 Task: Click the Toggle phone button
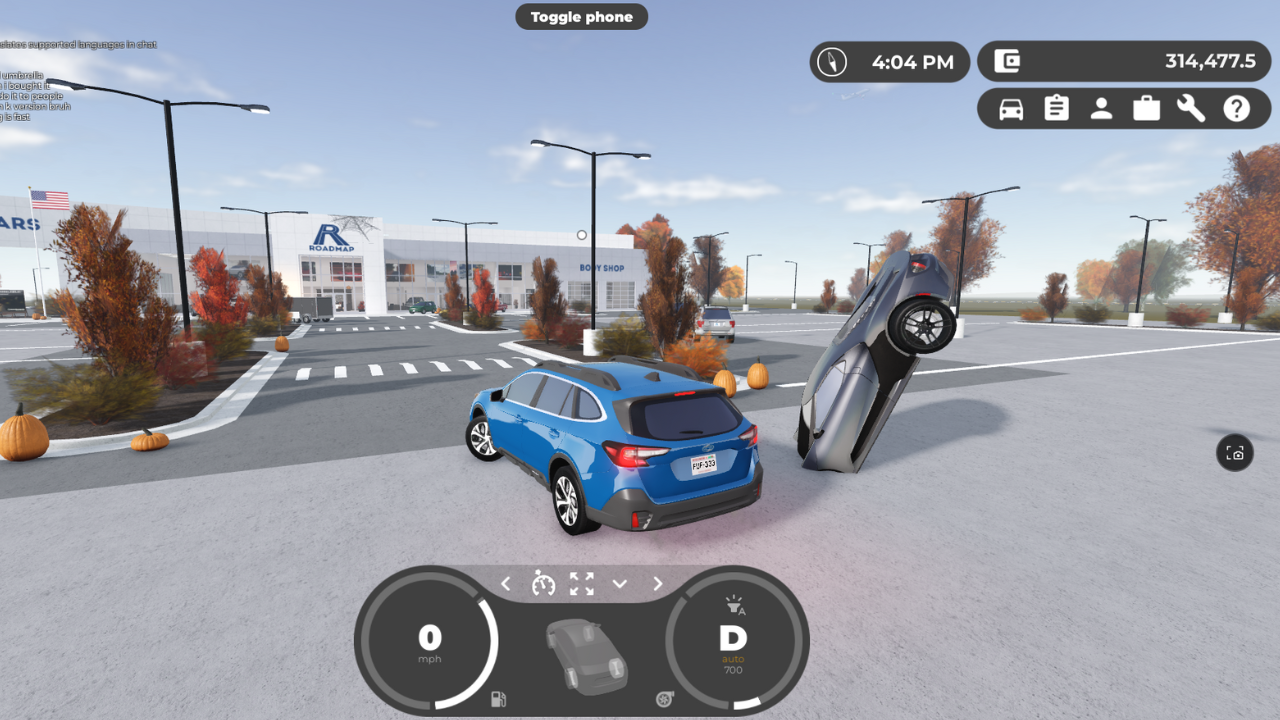point(581,17)
